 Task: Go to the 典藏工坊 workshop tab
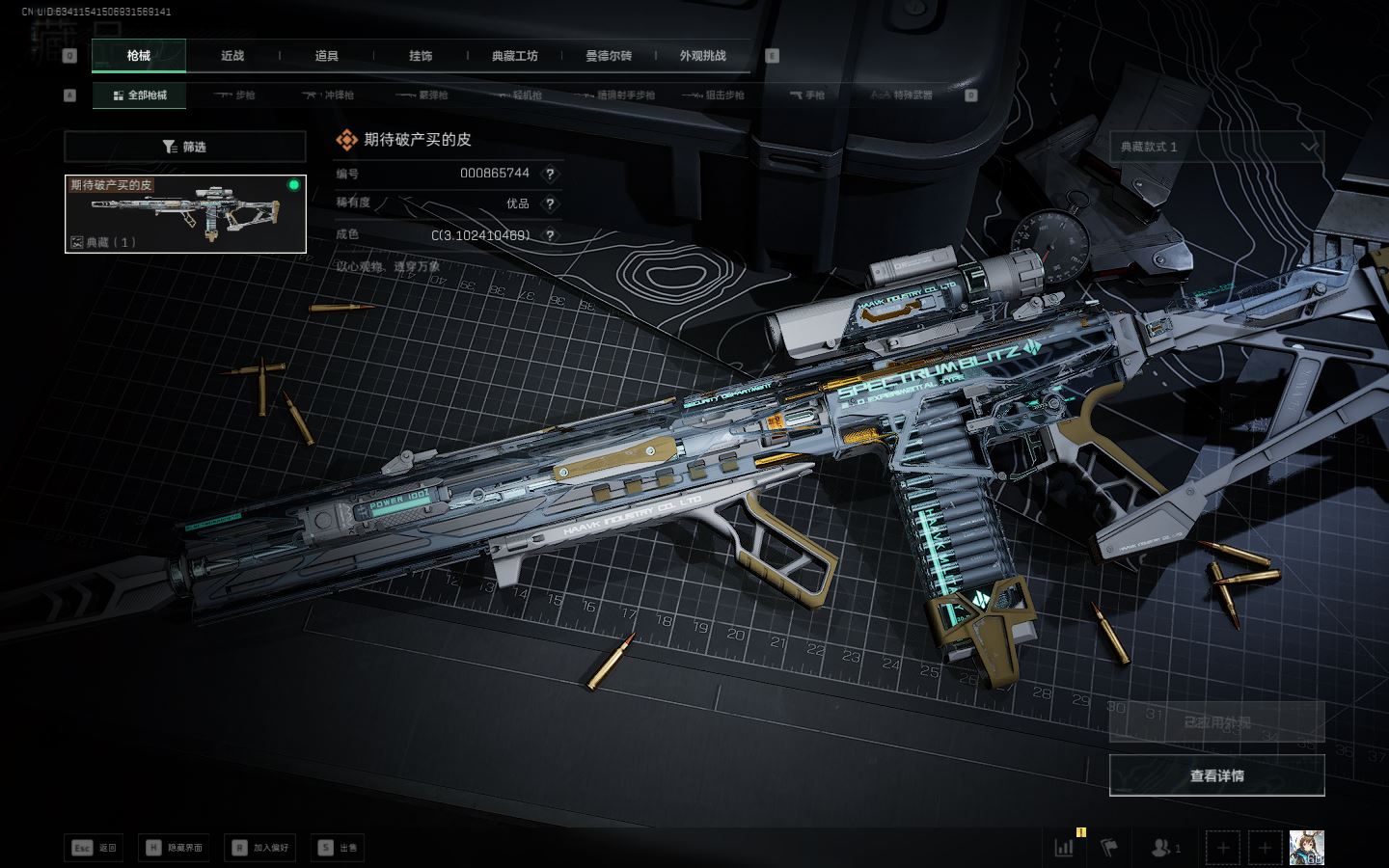click(x=515, y=56)
